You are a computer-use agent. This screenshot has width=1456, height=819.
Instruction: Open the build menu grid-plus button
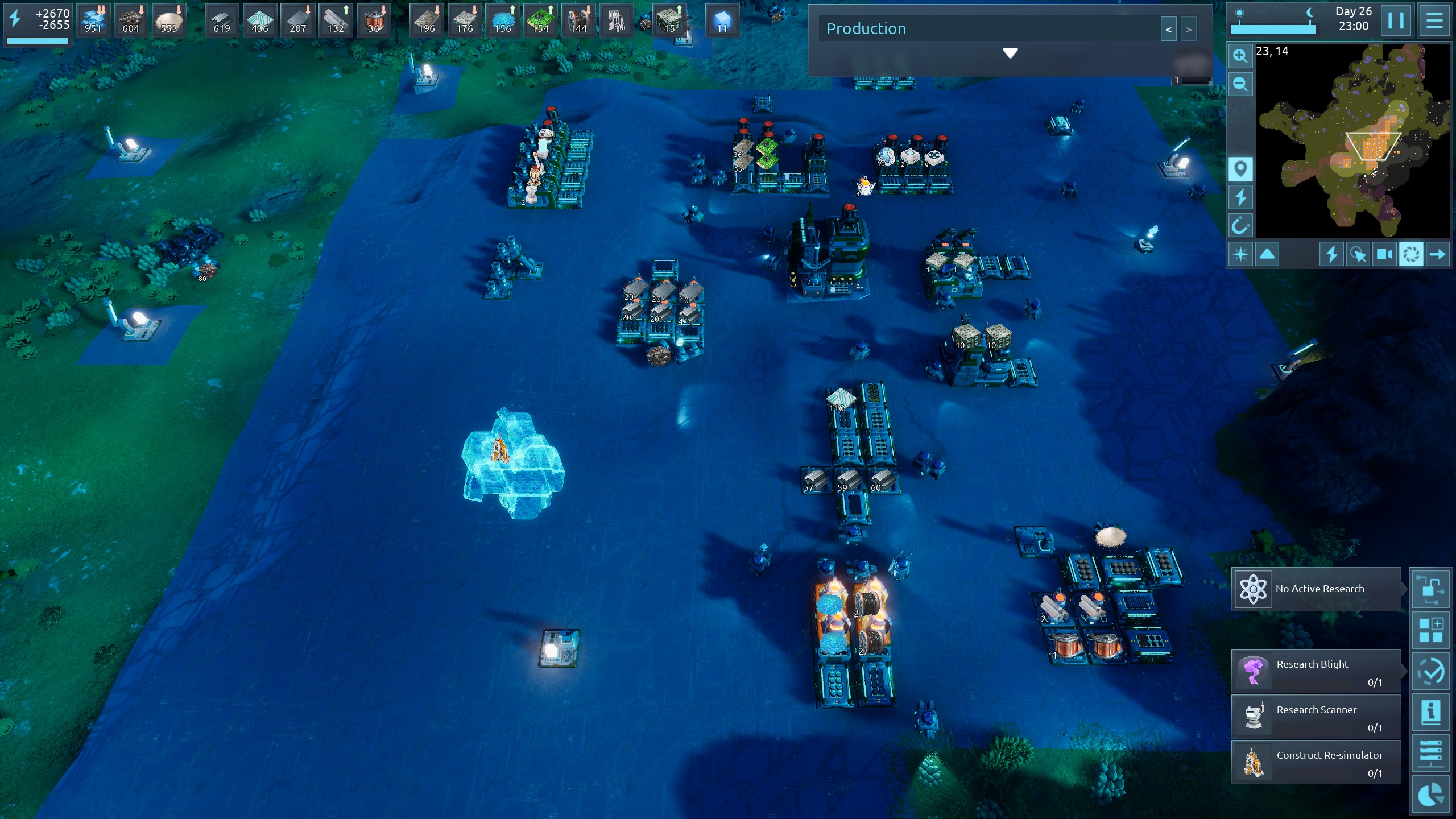click(x=1430, y=630)
